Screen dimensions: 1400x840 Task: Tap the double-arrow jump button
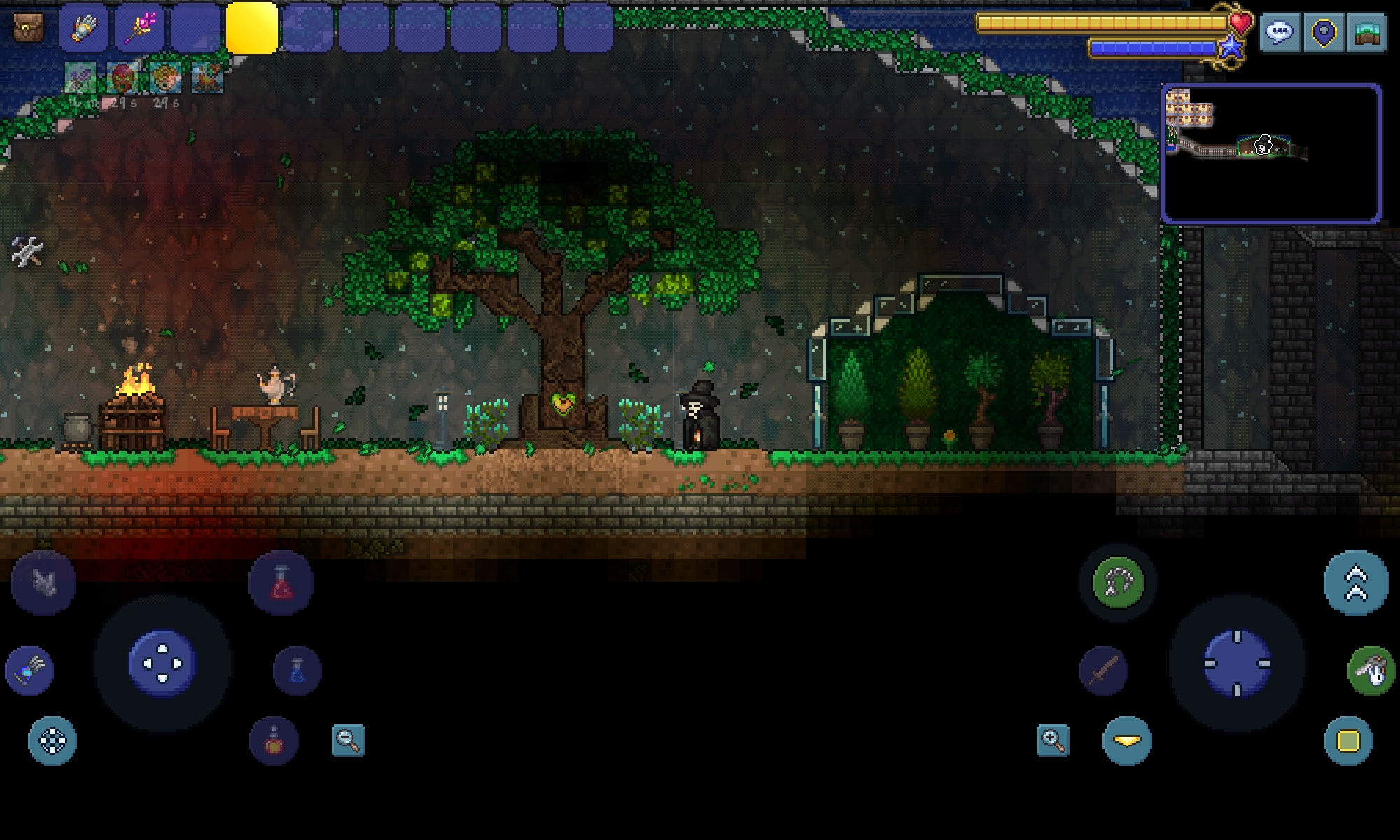[1356, 583]
